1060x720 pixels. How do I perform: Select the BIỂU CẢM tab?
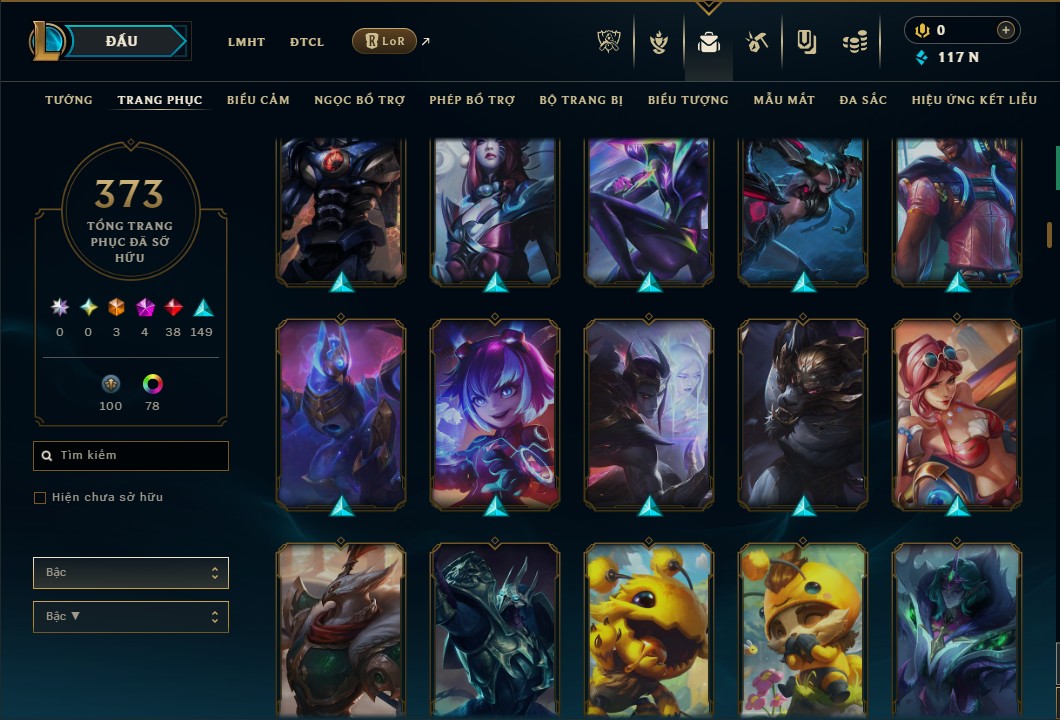tap(258, 100)
